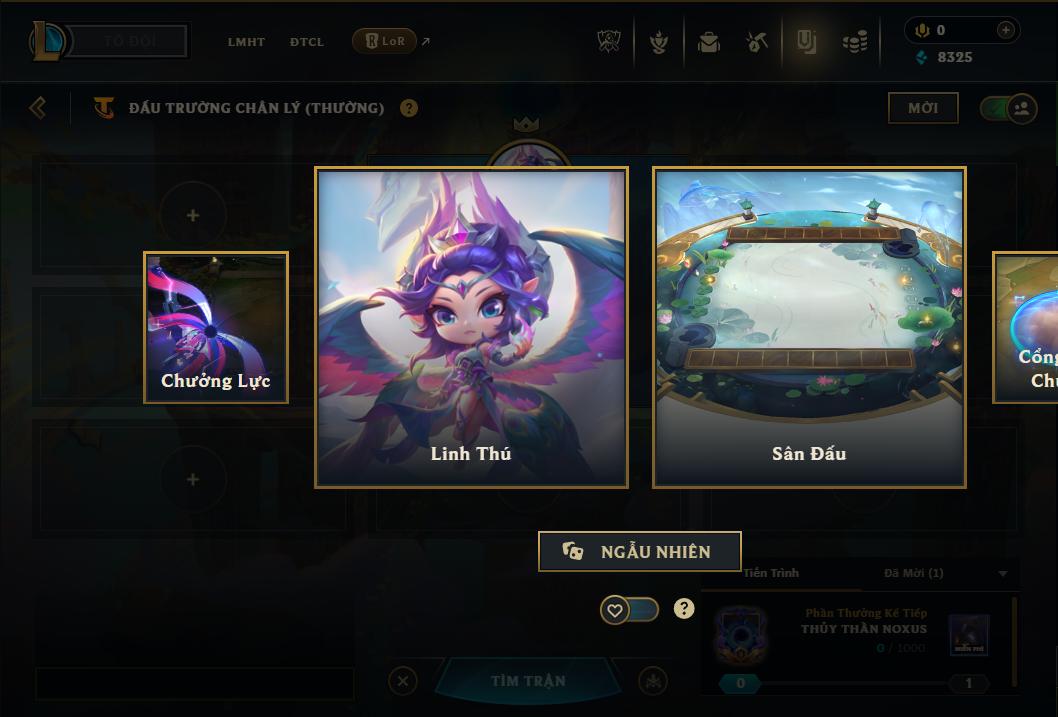Select the partially visible Cổng card on right
The height and width of the screenshot is (717, 1058).
tap(1027, 327)
